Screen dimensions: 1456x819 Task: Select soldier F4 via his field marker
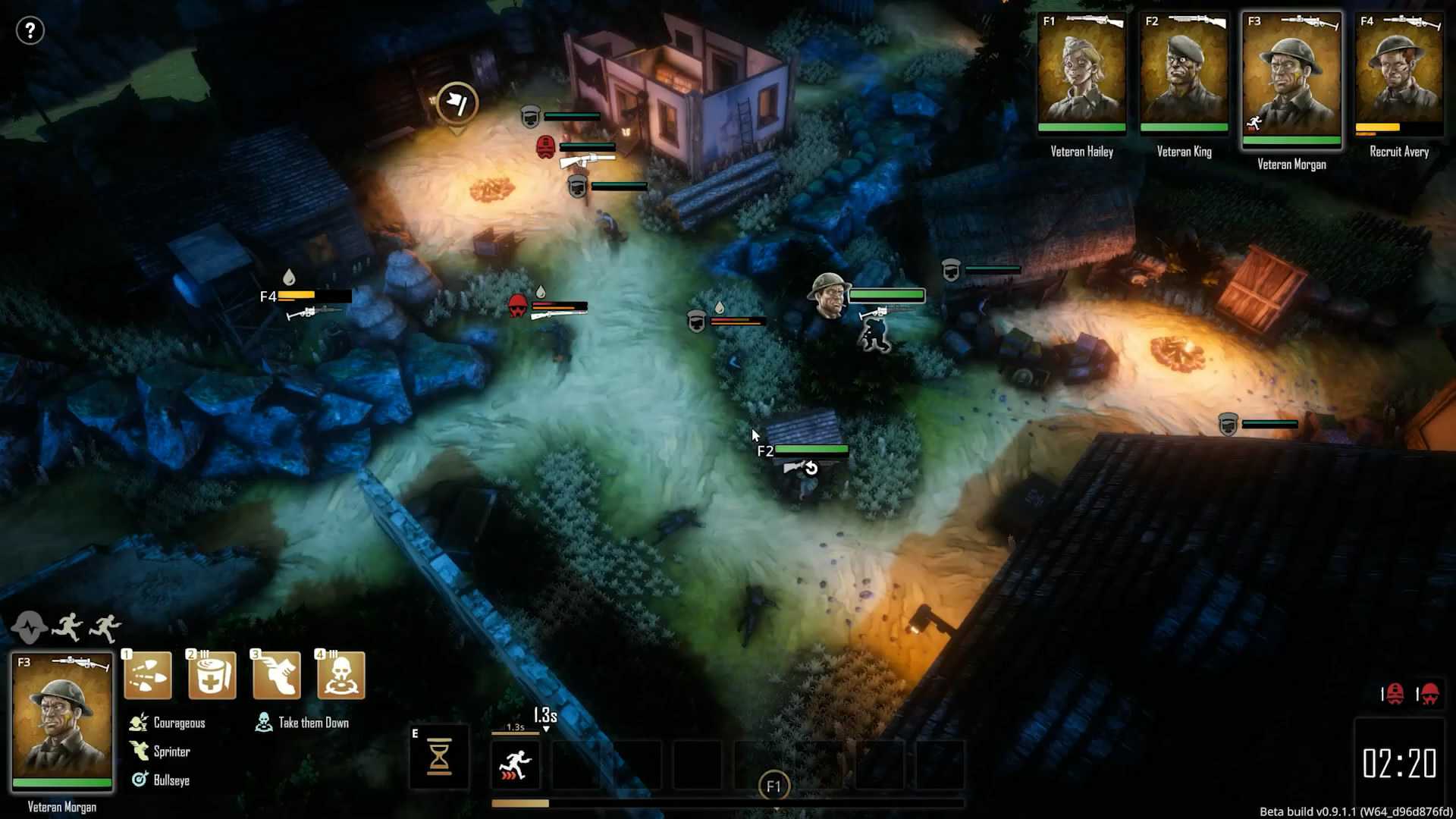pyautogui.click(x=268, y=297)
